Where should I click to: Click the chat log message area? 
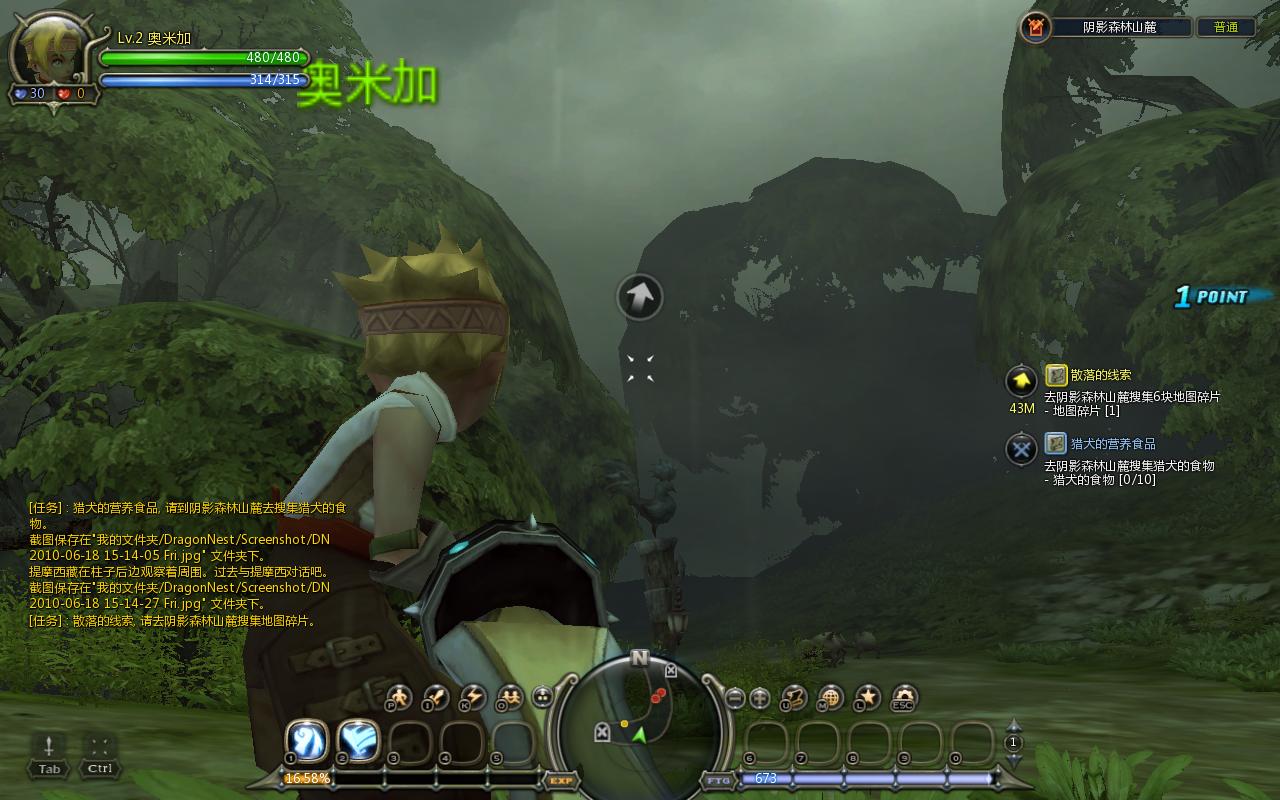click(x=180, y=564)
